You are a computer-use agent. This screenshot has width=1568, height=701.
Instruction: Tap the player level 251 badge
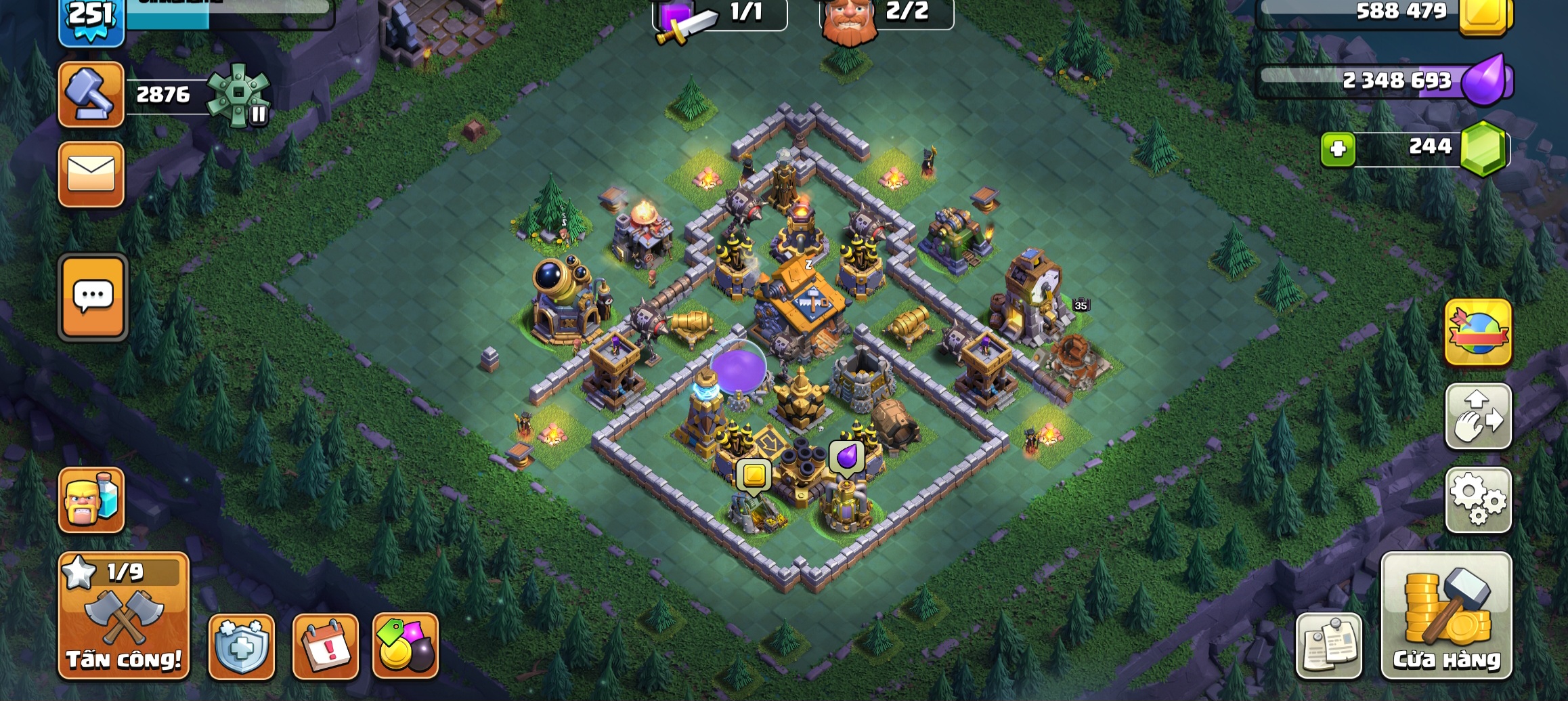click(x=91, y=19)
